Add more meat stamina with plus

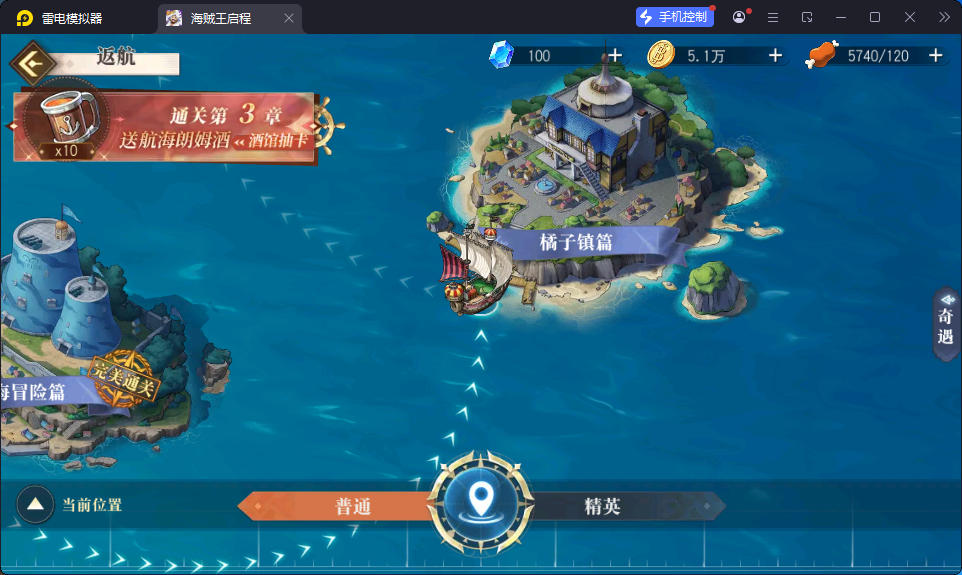[936, 56]
